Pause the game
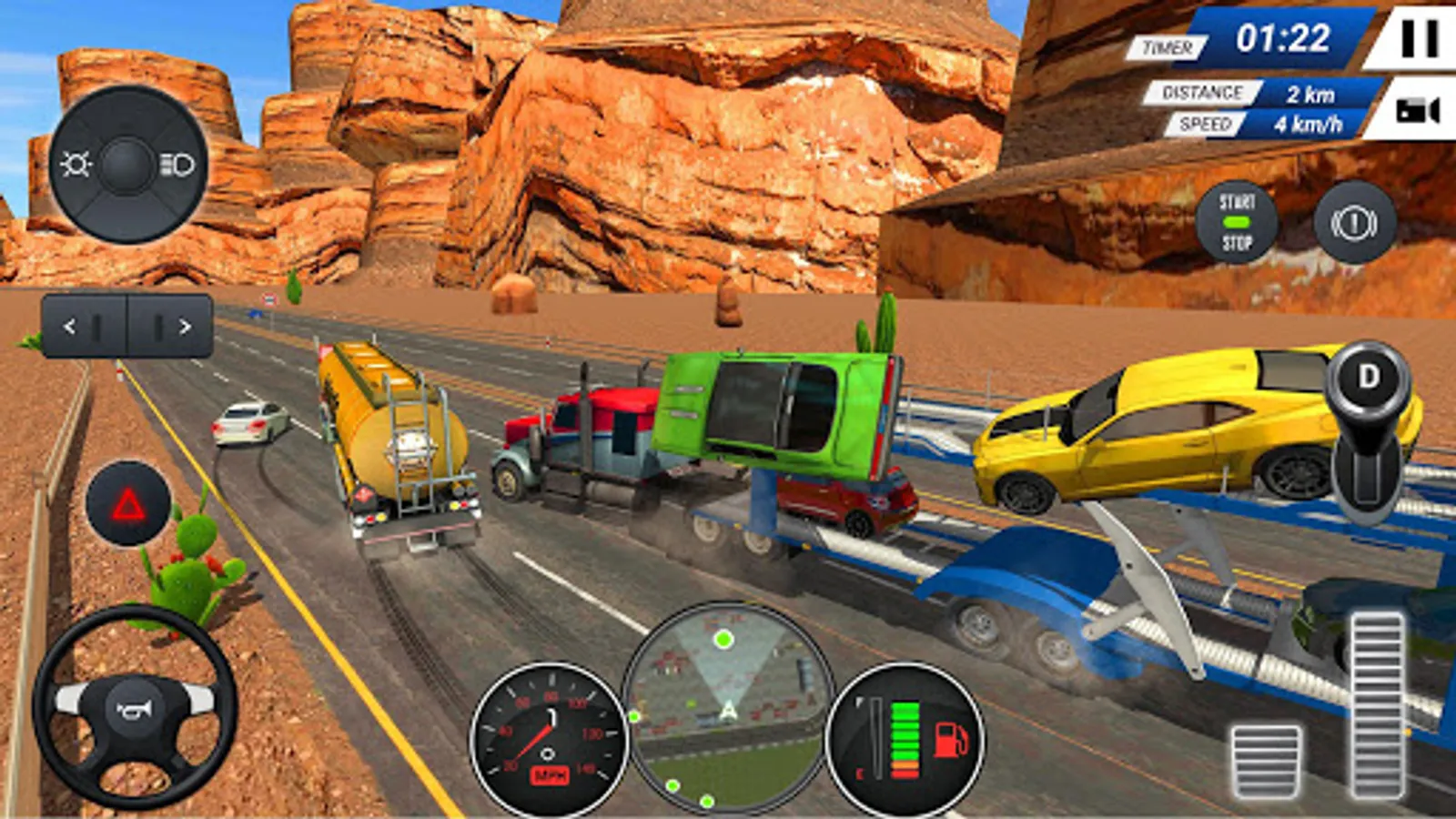 tap(1419, 39)
